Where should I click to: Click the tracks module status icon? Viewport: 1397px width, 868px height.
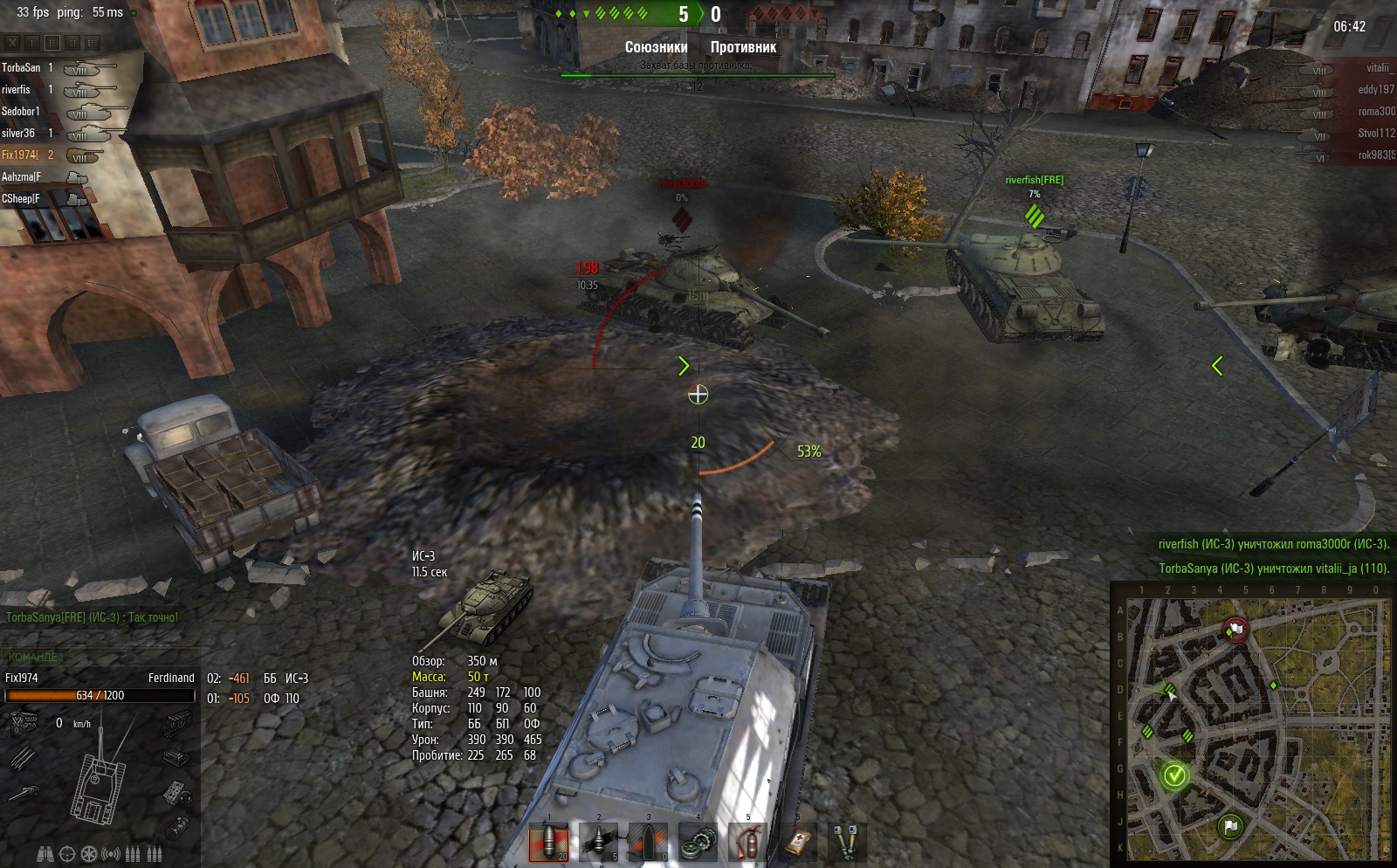coord(176,721)
